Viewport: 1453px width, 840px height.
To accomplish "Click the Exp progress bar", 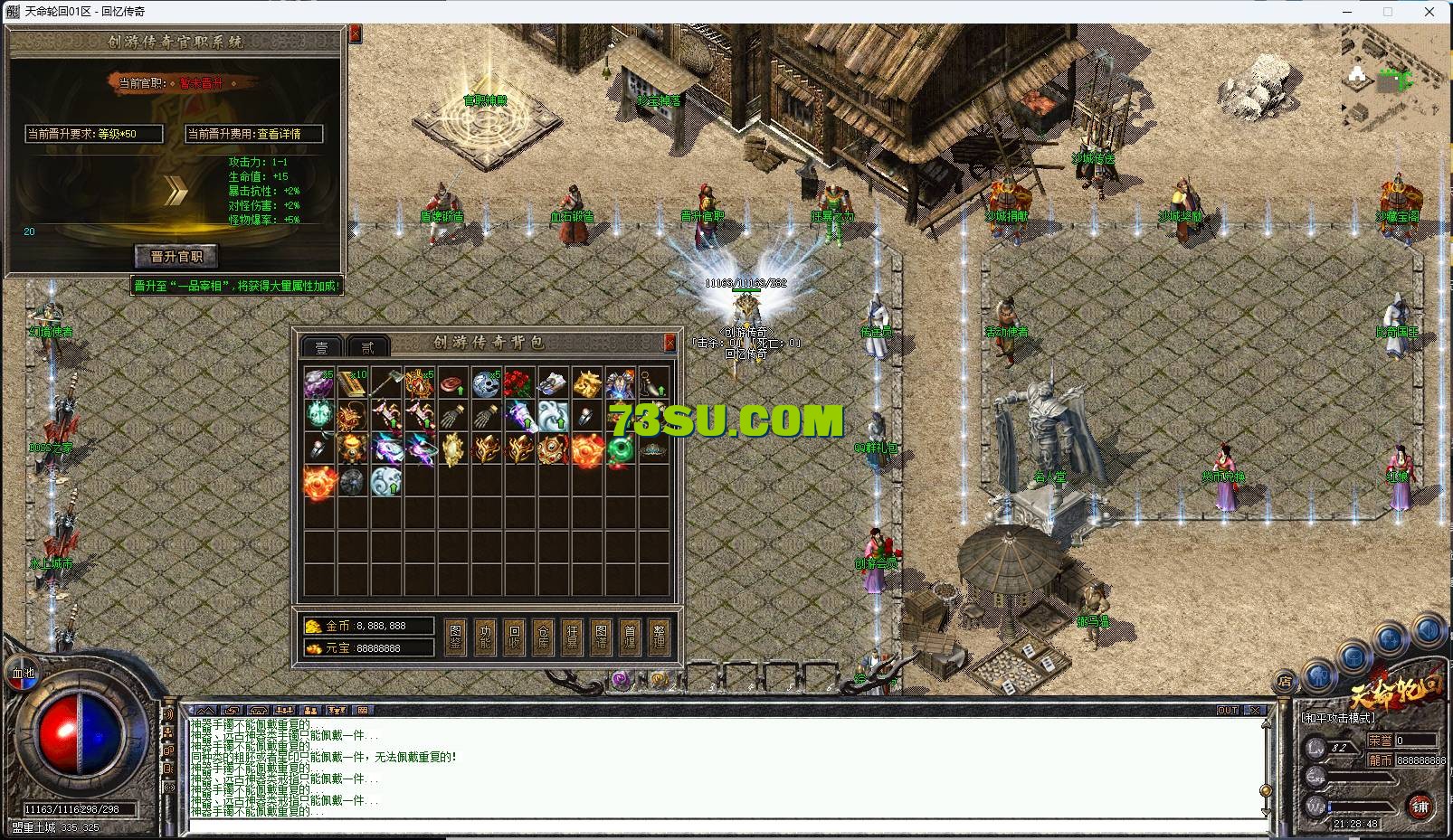I will click(1357, 777).
